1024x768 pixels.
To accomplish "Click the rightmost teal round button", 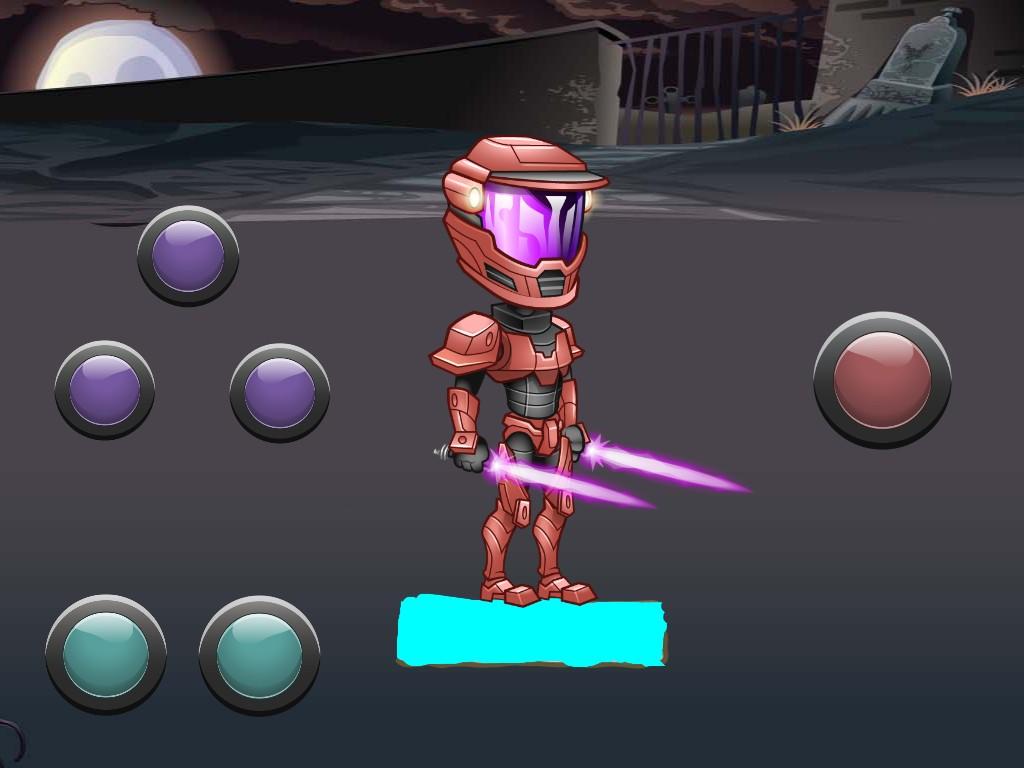I will point(259,655).
